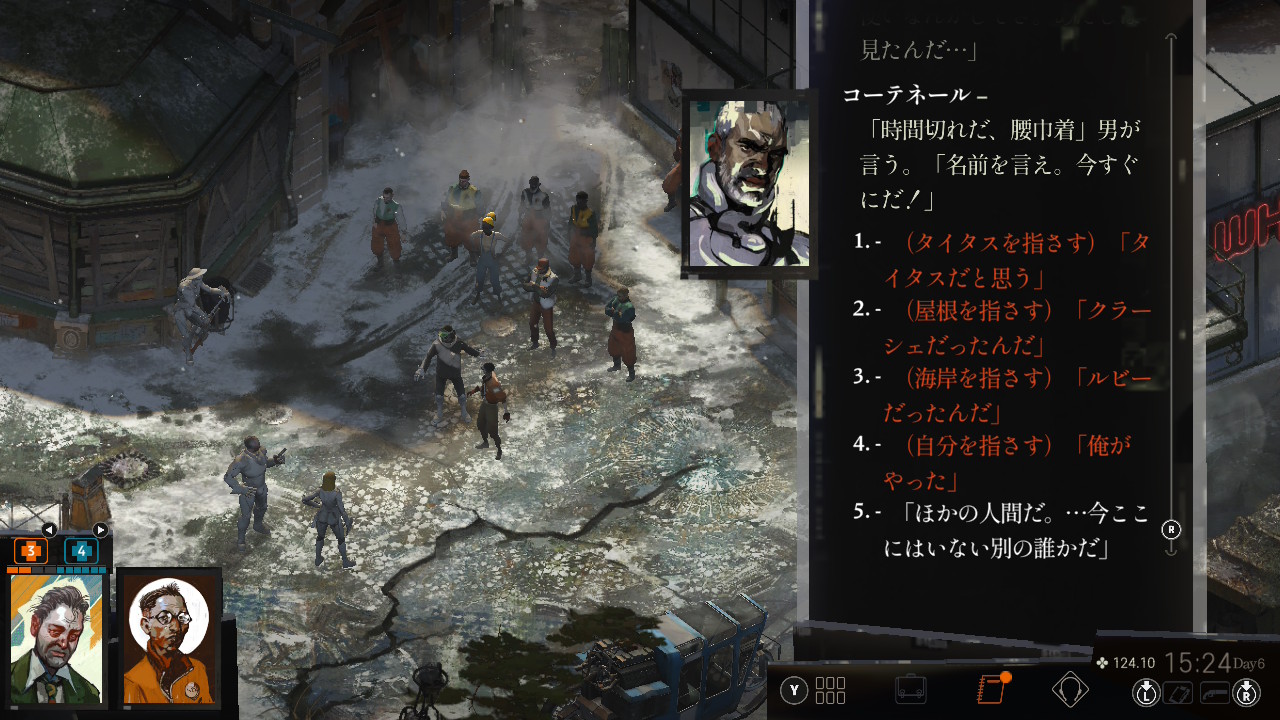Pick reply 3 accusing Ruby at the coast

click(x=1025, y=395)
